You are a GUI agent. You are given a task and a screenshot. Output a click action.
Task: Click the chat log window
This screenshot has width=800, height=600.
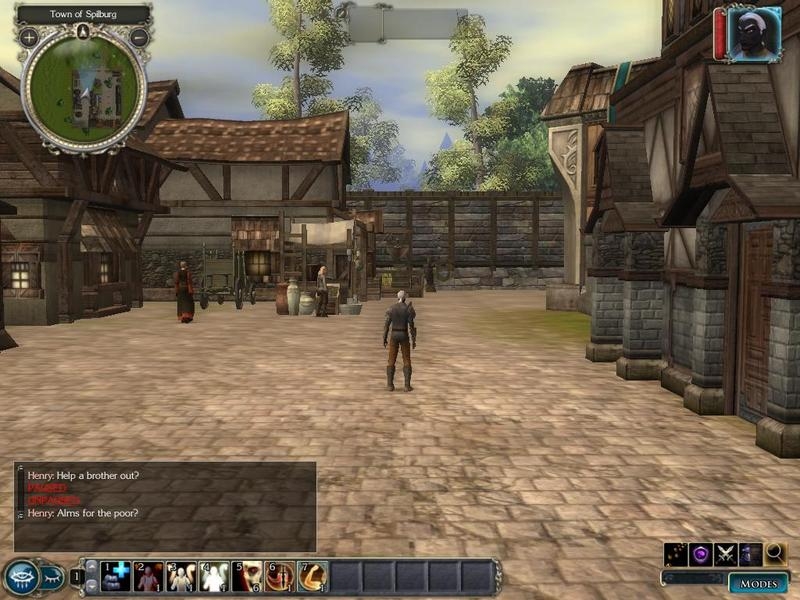tap(165, 506)
